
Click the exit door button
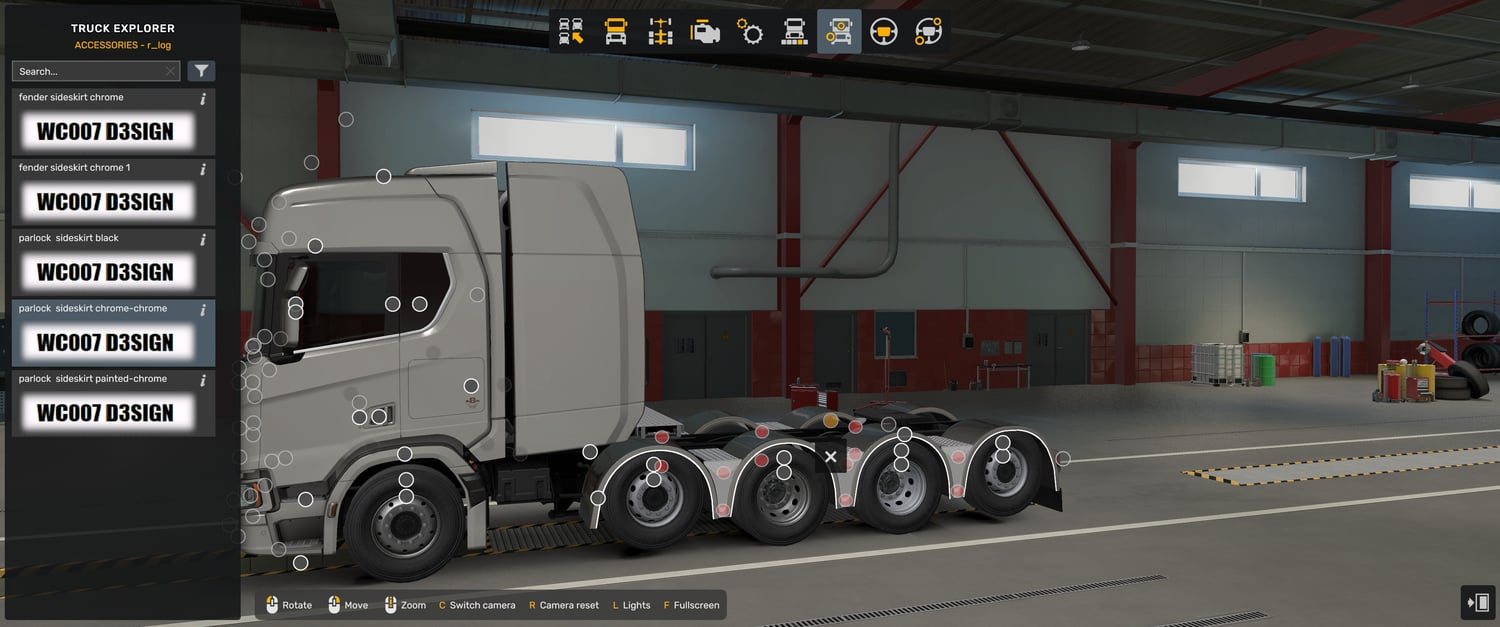click(x=1477, y=602)
